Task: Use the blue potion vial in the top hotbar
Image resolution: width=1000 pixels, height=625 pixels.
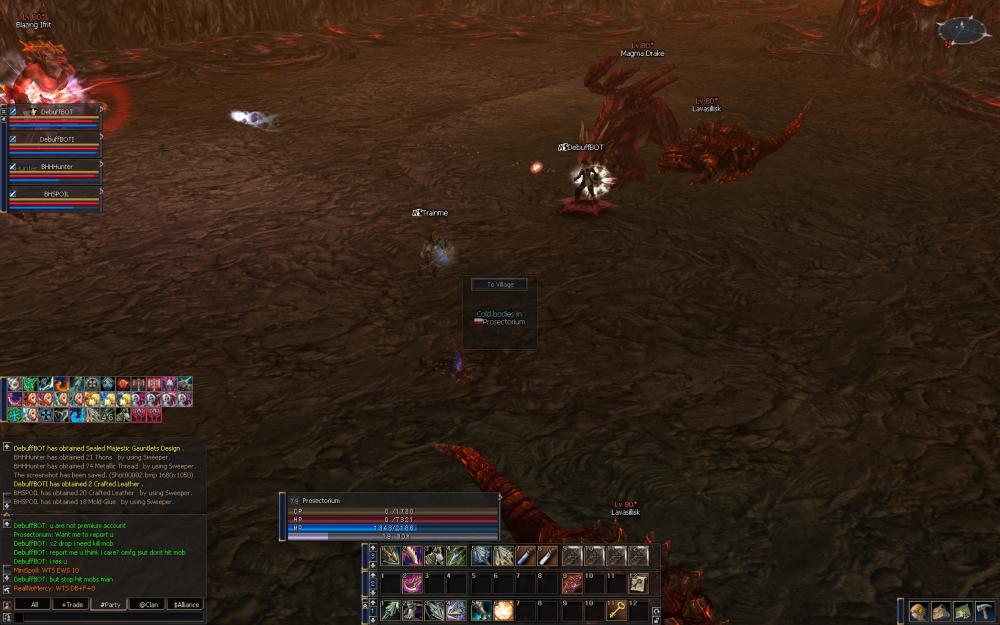Action: click(526, 556)
